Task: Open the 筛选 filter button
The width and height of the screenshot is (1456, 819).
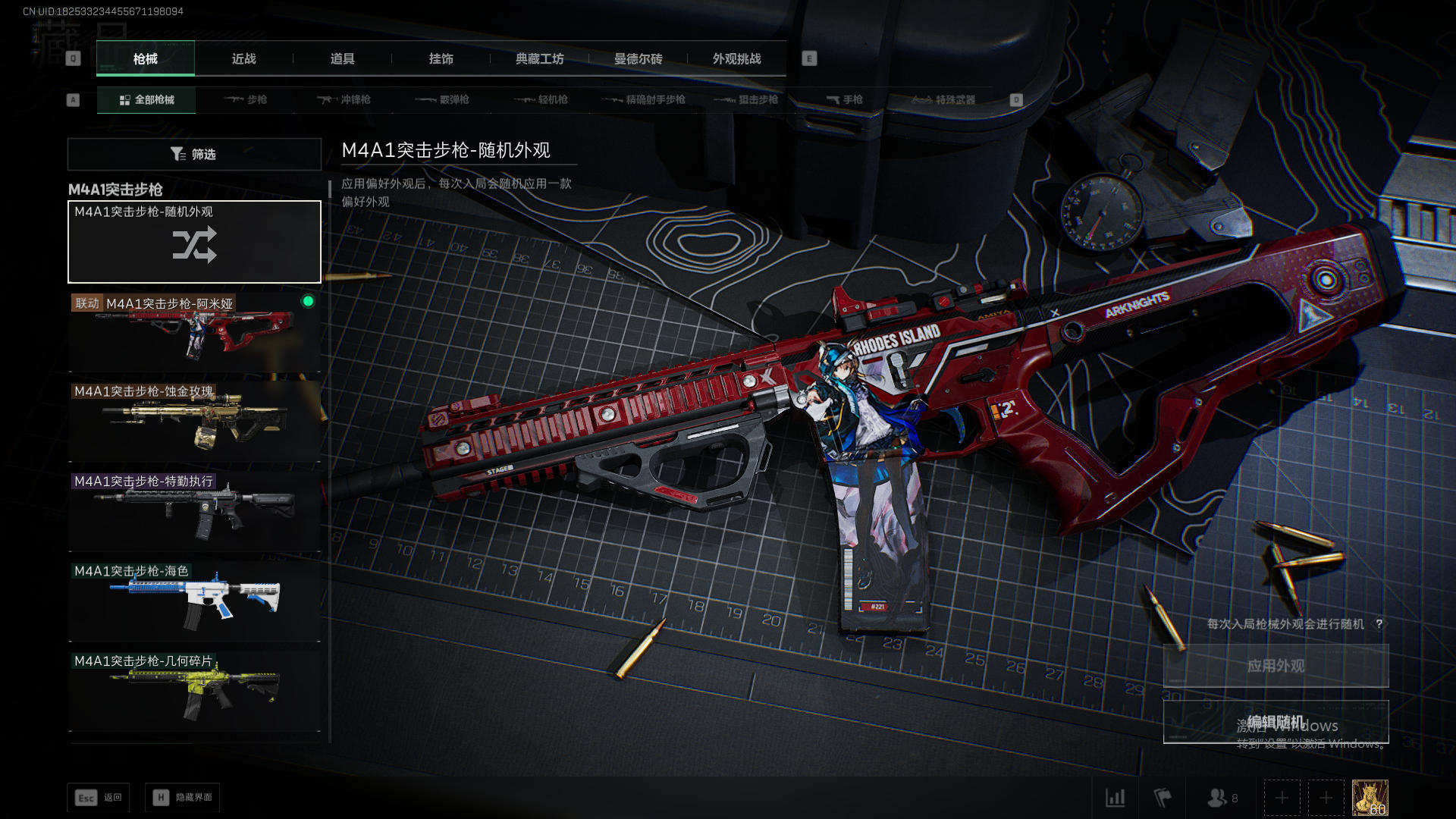Action: tap(194, 154)
